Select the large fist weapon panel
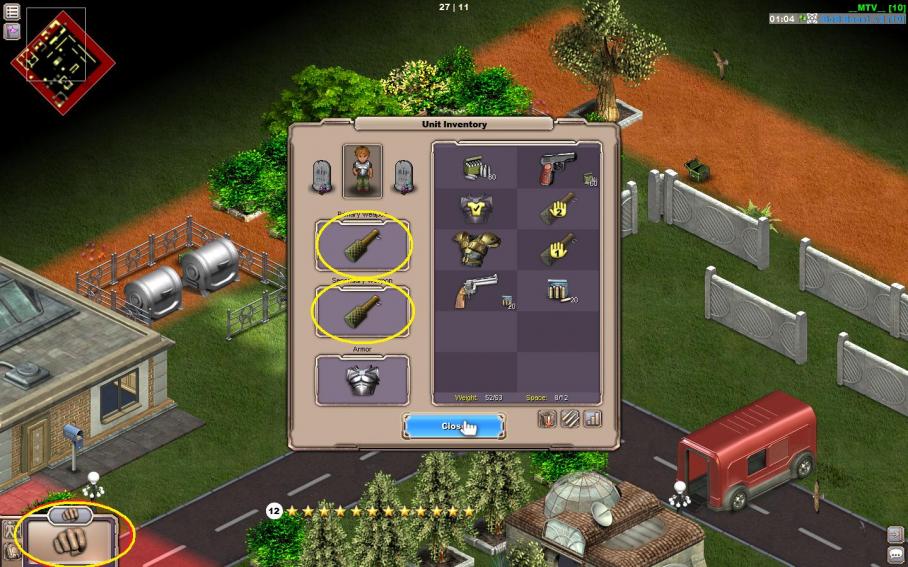This screenshot has width=908, height=567. pyautogui.click(x=67, y=539)
